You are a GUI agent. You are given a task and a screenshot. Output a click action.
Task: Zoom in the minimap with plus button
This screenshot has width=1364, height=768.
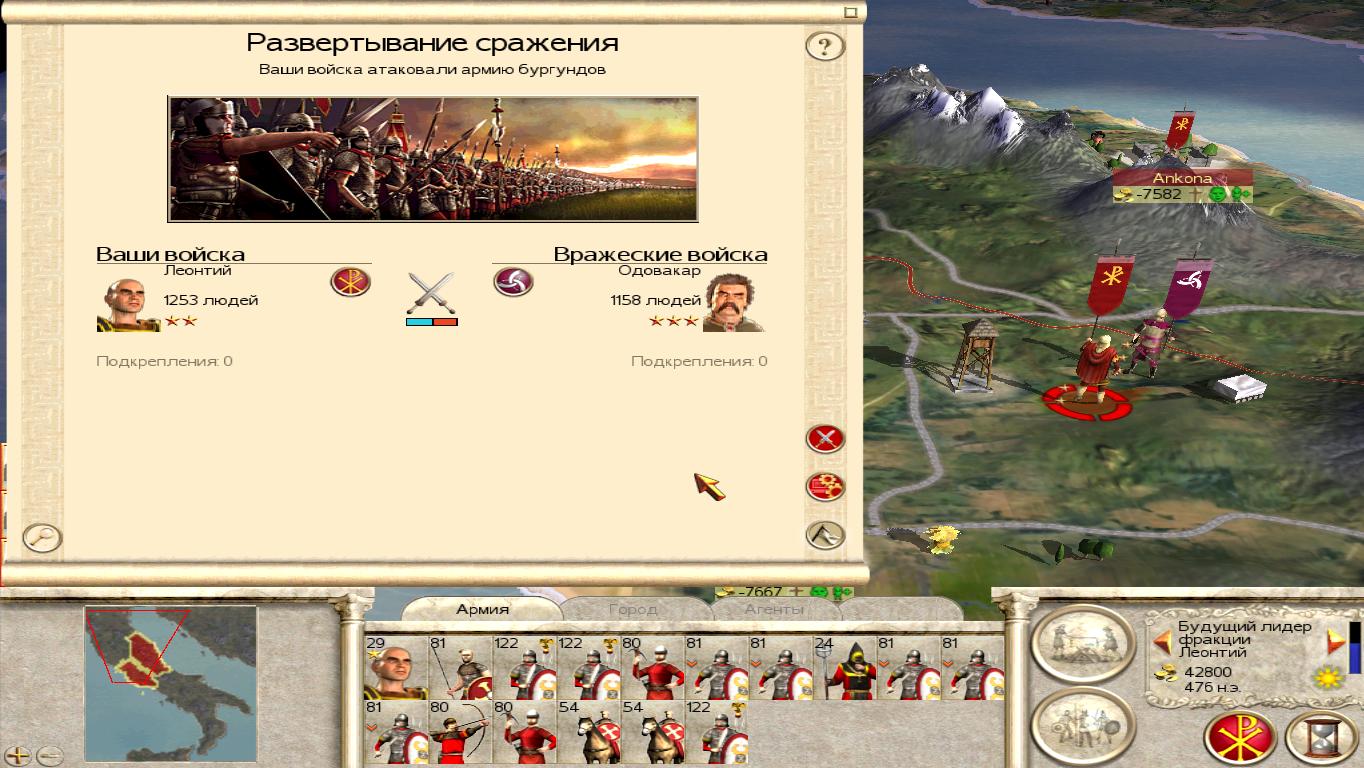click(x=19, y=756)
